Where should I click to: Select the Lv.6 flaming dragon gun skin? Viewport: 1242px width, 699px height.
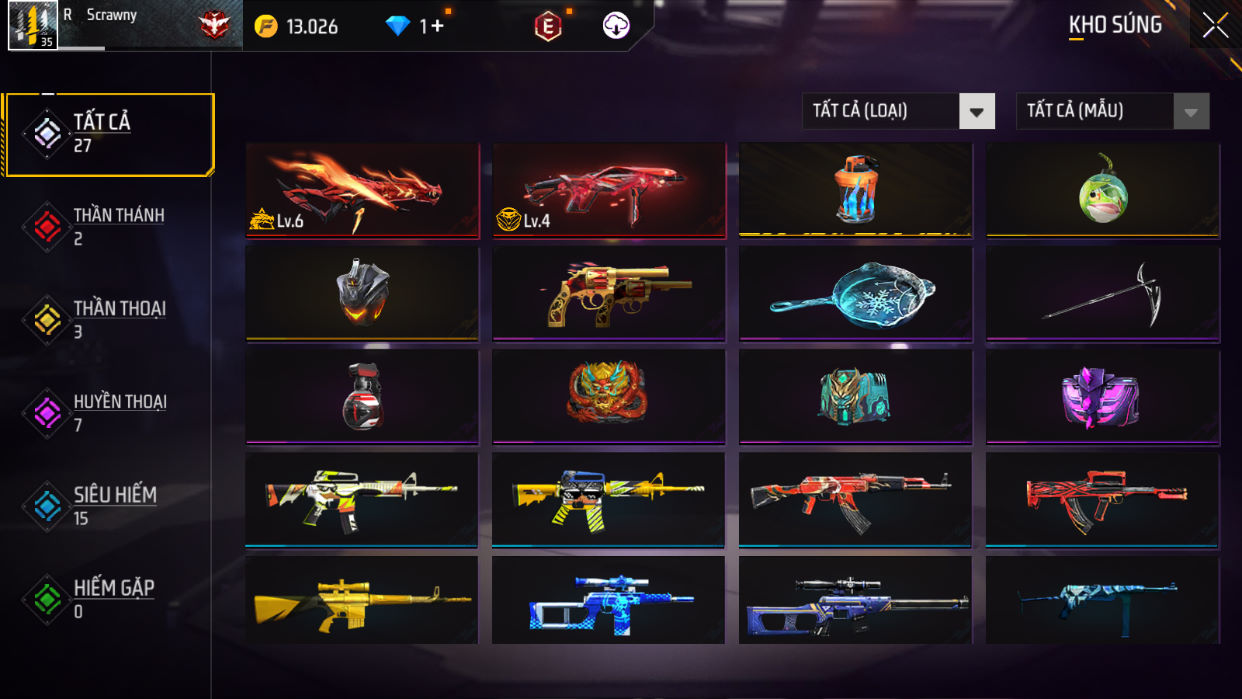[362, 190]
